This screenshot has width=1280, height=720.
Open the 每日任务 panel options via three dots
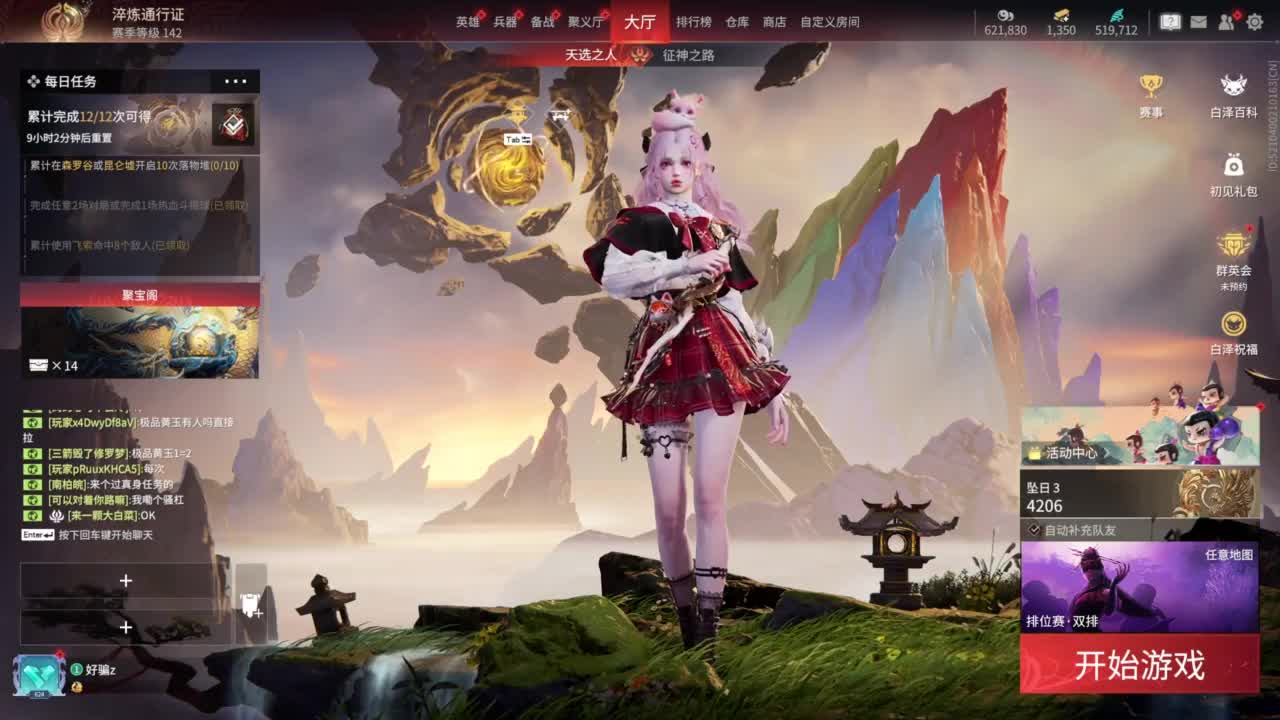[x=237, y=81]
